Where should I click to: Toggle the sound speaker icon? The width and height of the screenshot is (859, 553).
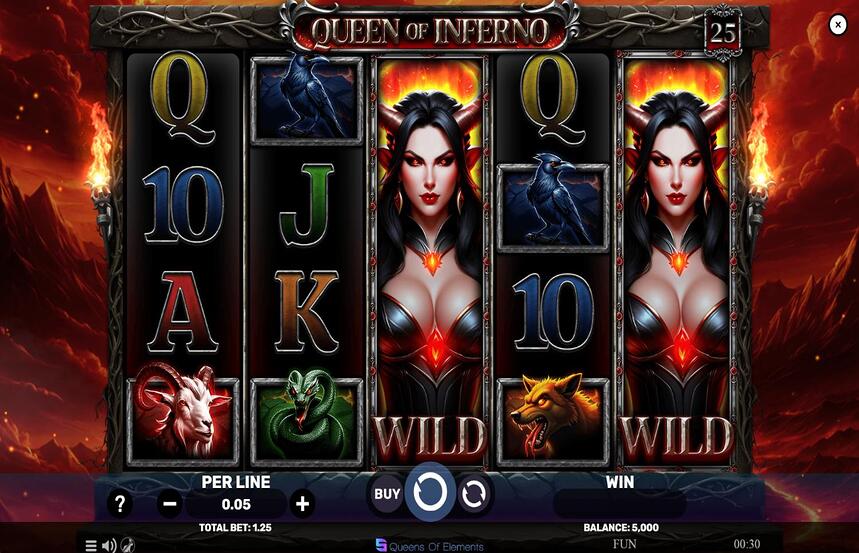109,545
